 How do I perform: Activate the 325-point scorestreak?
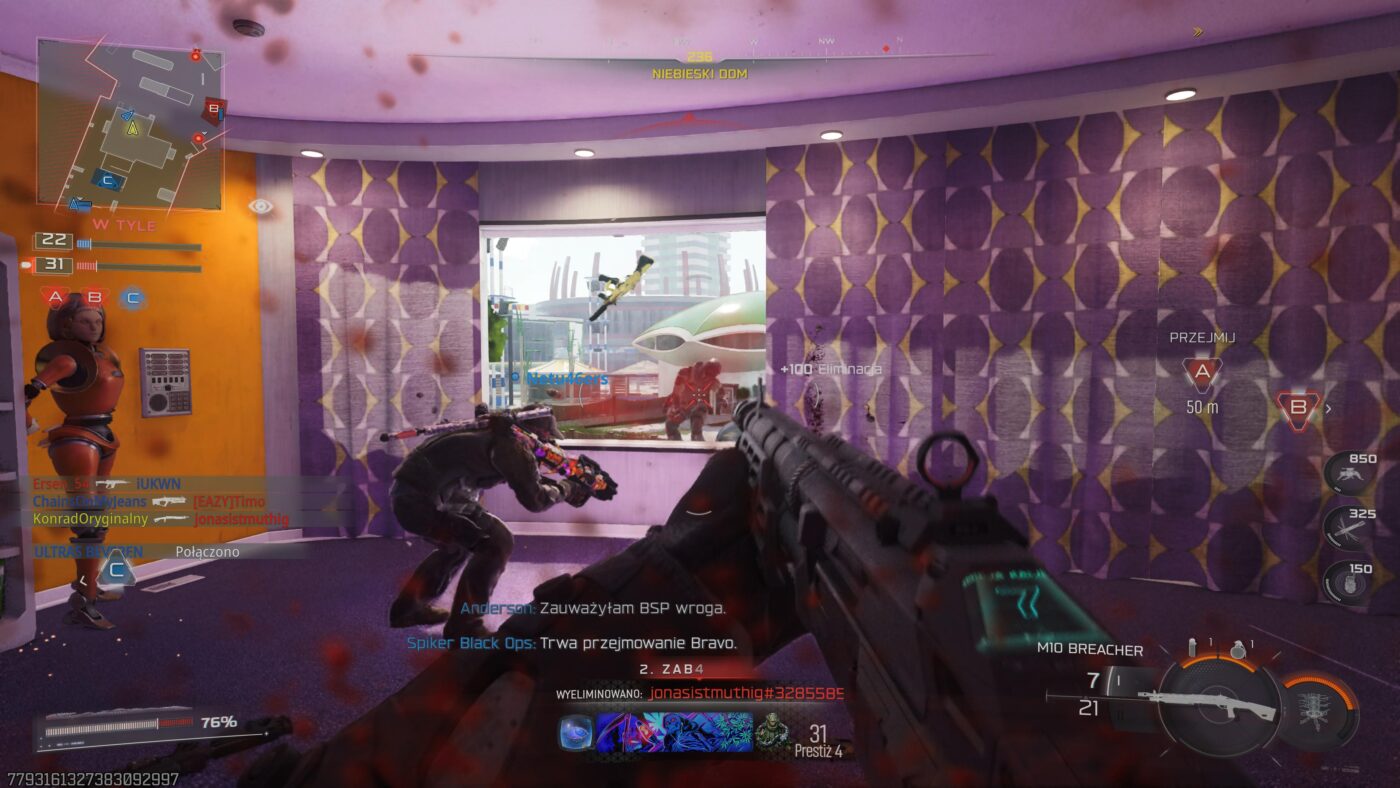pos(1349,527)
